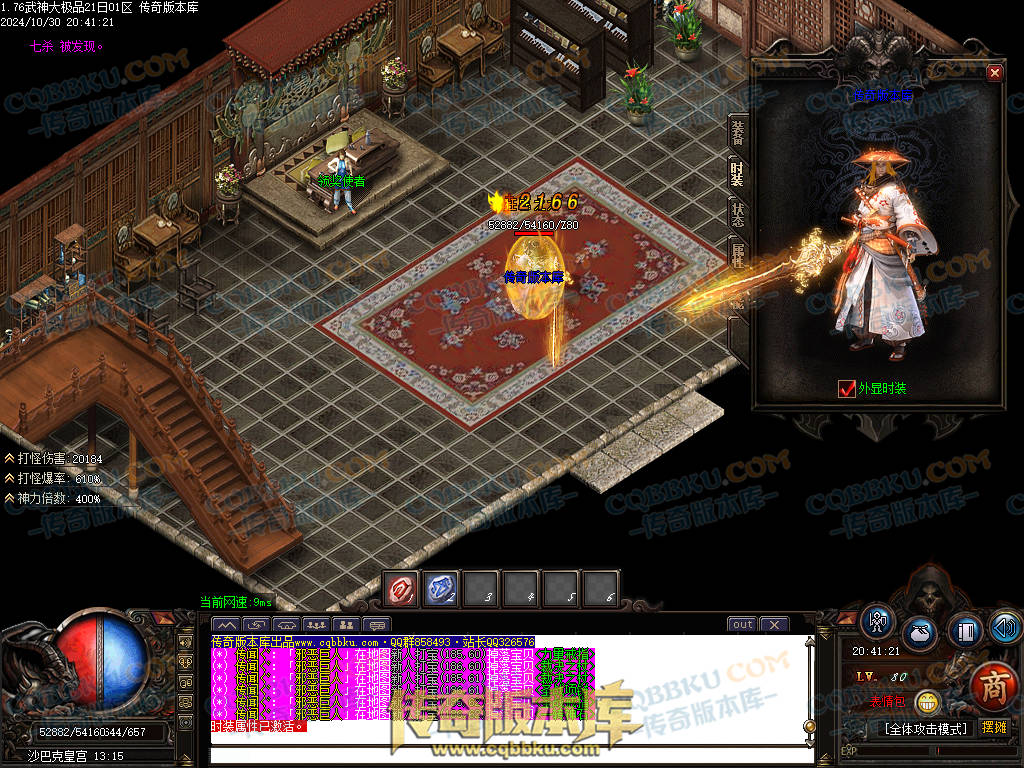Close the chat panel with the X button
The height and width of the screenshot is (768, 1024).
click(x=774, y=625)
